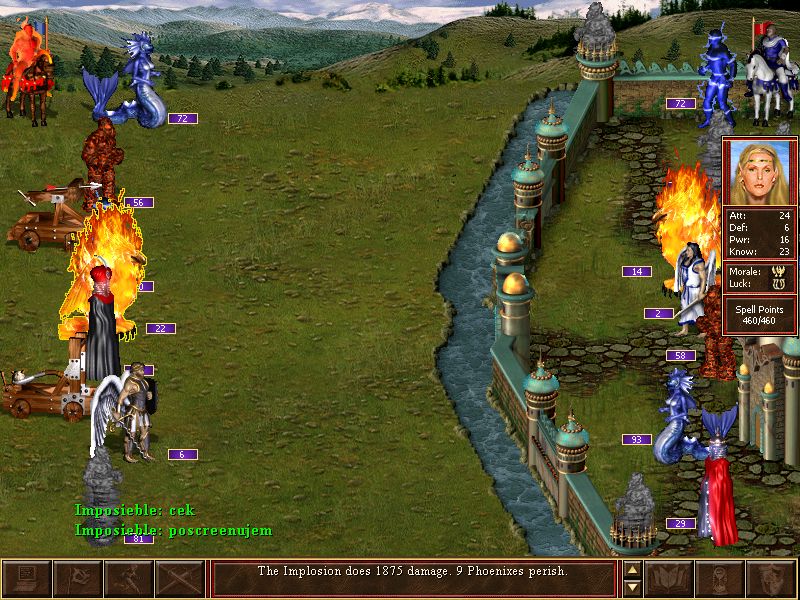Surrender the battle with the flag button
This screenshot has width=800, height=600.
pyautogui.click(x=77, y=579)
